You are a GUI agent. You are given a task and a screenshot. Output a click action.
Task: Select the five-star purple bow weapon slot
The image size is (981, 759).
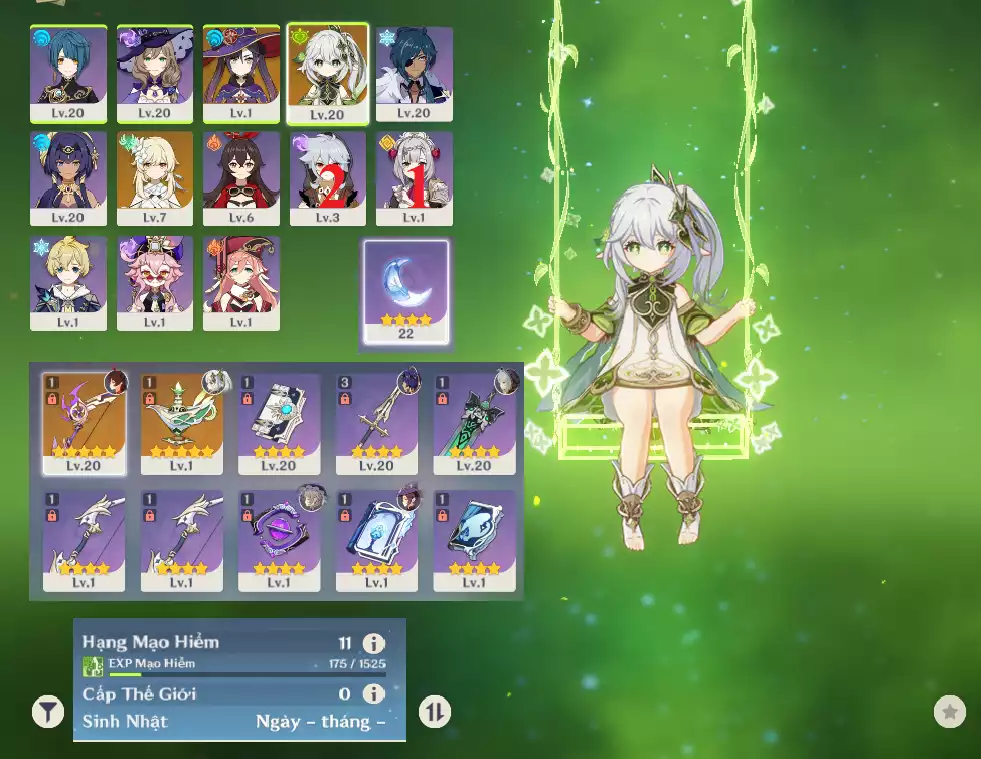[84, 423]
